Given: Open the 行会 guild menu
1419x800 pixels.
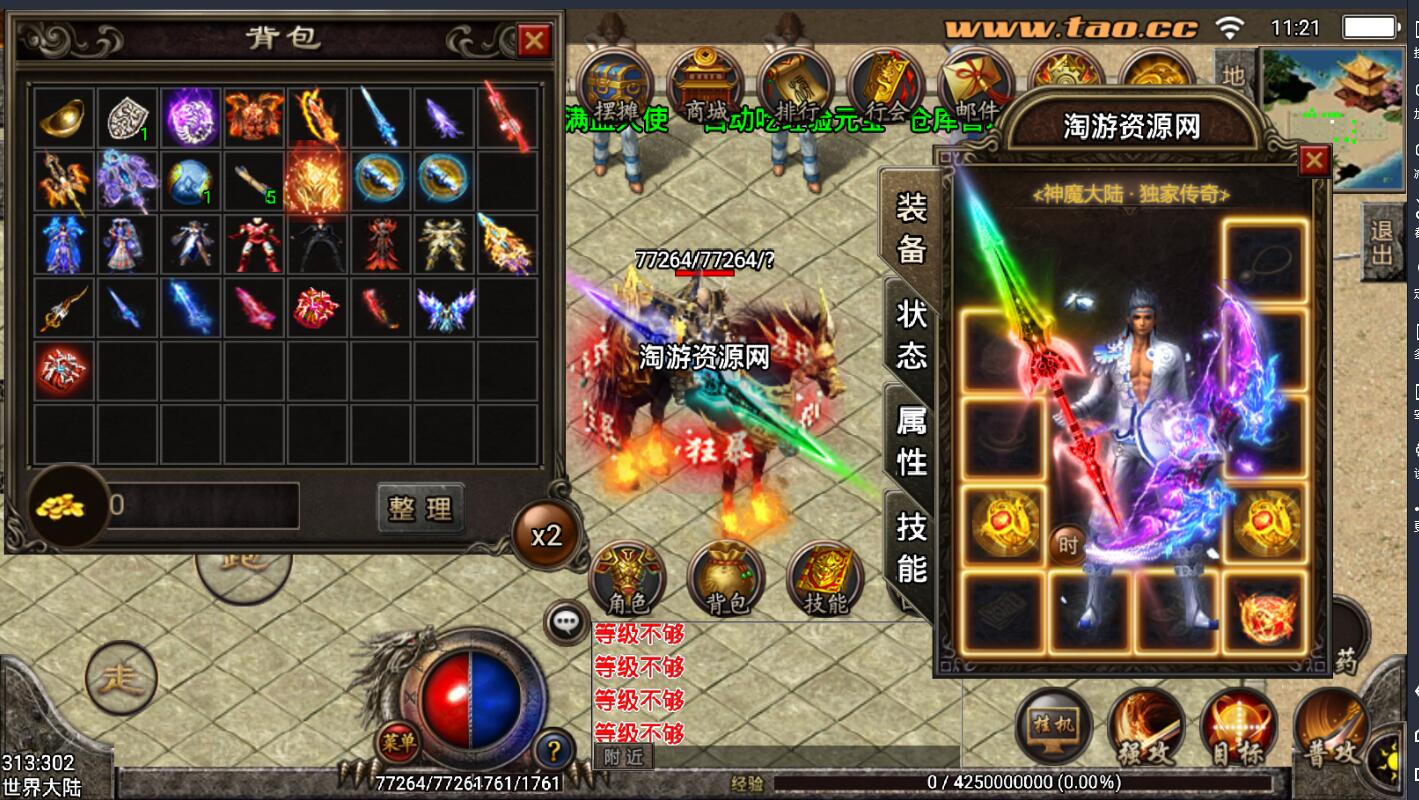Looking at the screenshot, I should pos(886,86).
